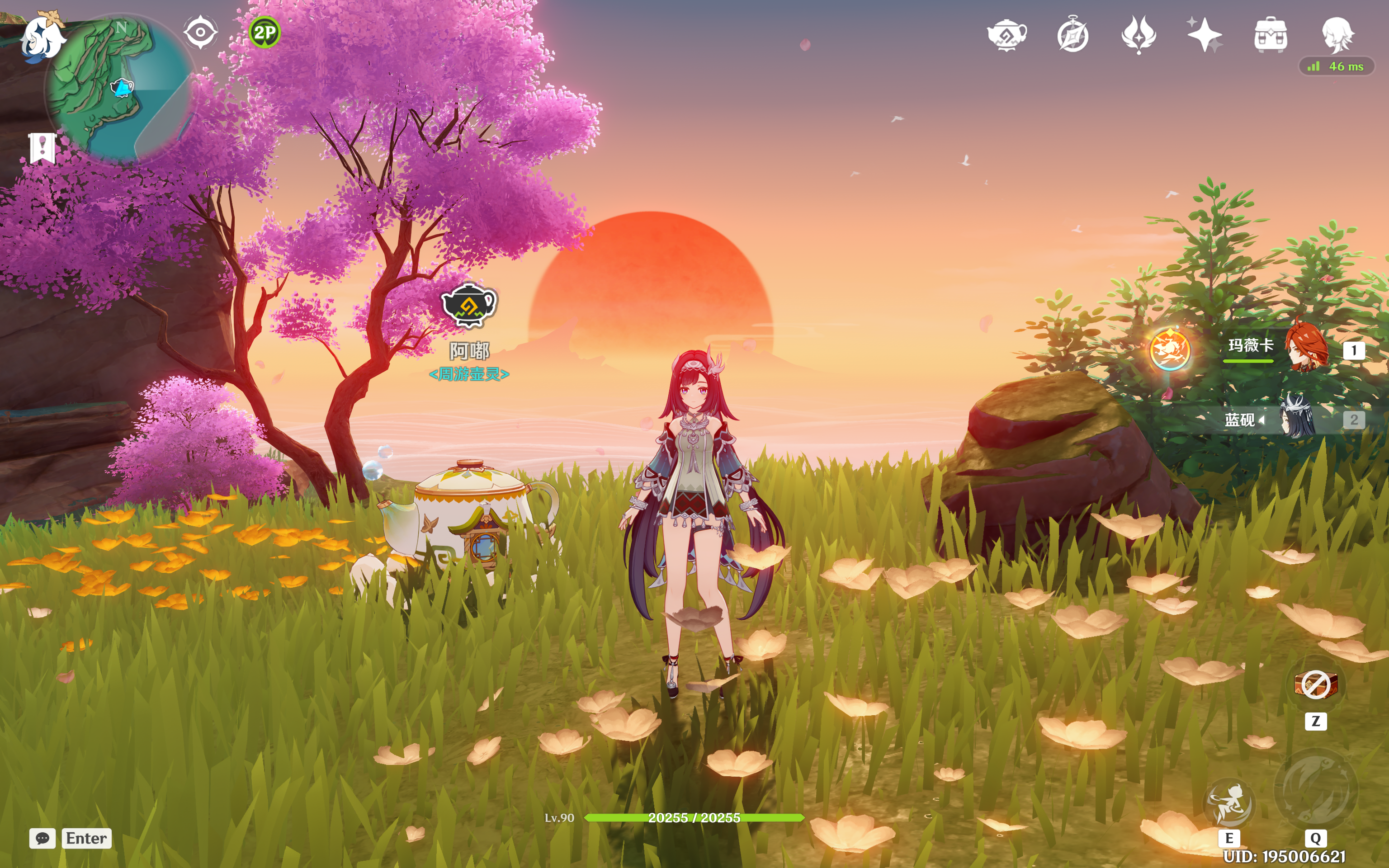Open the 2P co-op mode menu
Image resolution: width=1389 pixels, height=868 pixels.
coord(265,32)
